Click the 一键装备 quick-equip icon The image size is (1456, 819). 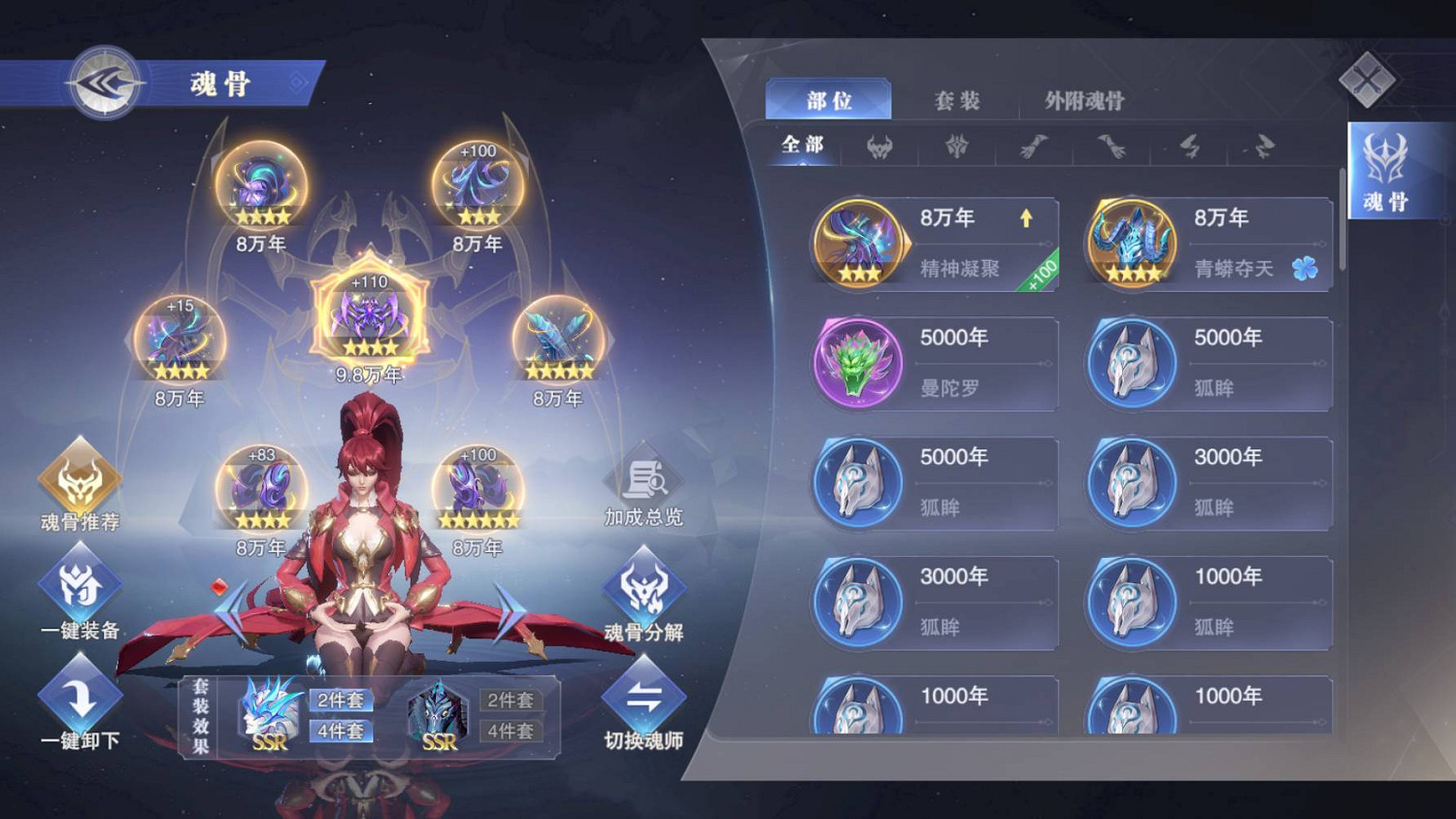79,587
